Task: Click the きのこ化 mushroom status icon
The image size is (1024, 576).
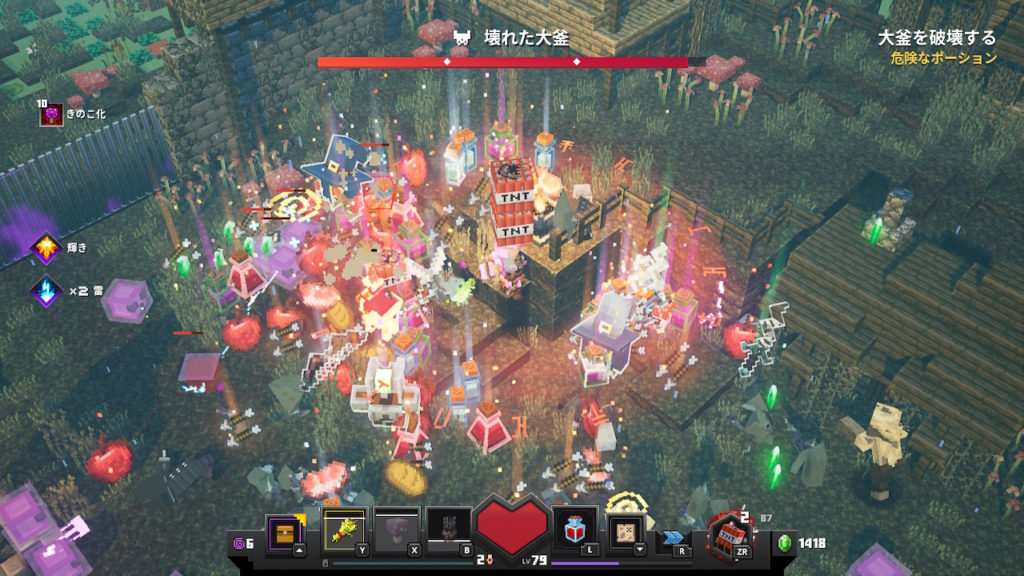Action: [x=50, y=115]
